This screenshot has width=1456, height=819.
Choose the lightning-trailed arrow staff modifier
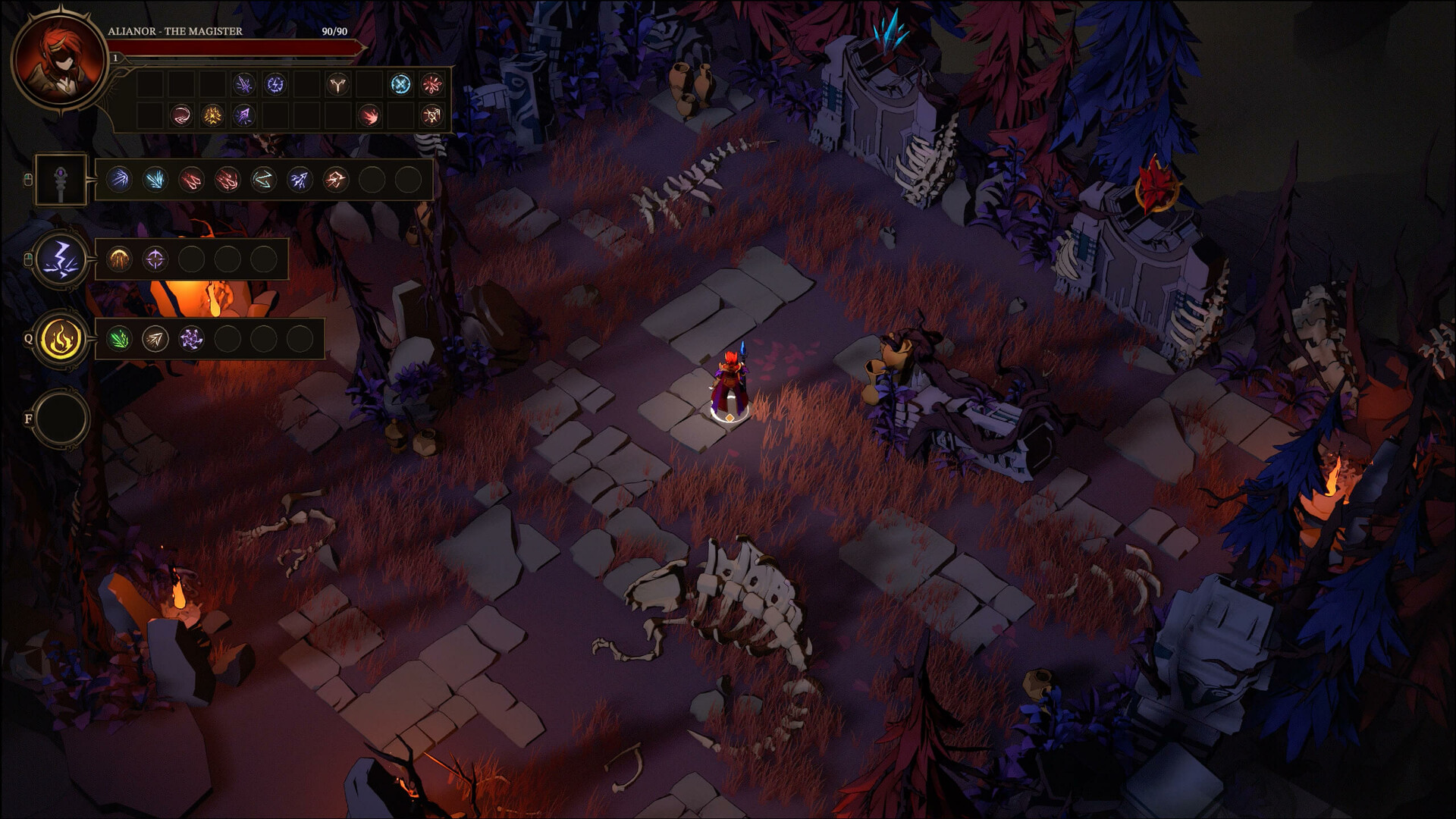300,180
